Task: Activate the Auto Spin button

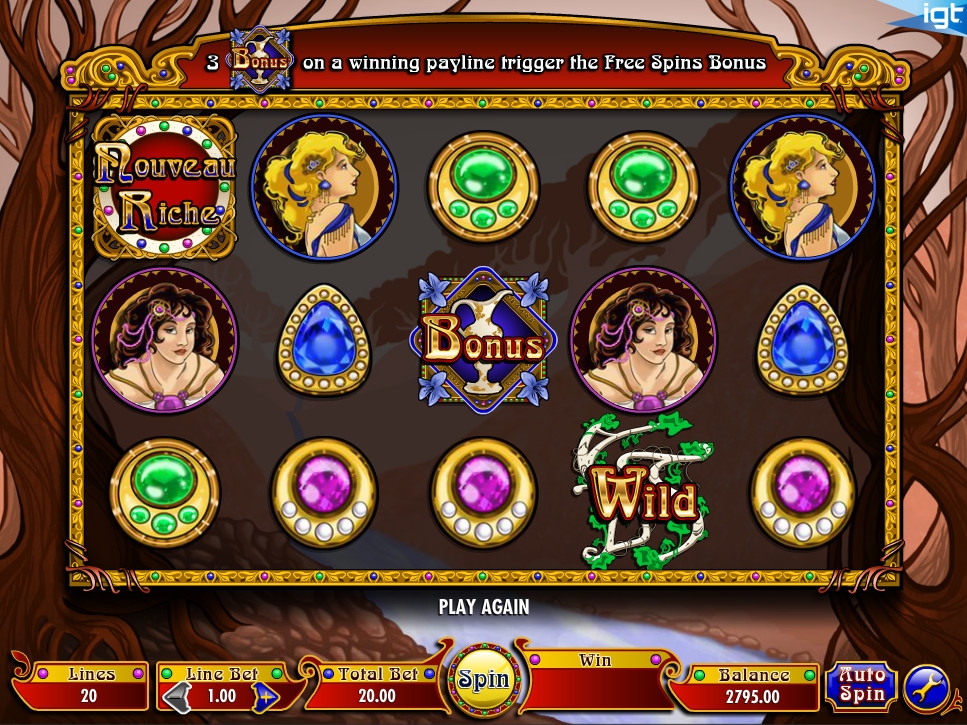Action: coord(861,685)
